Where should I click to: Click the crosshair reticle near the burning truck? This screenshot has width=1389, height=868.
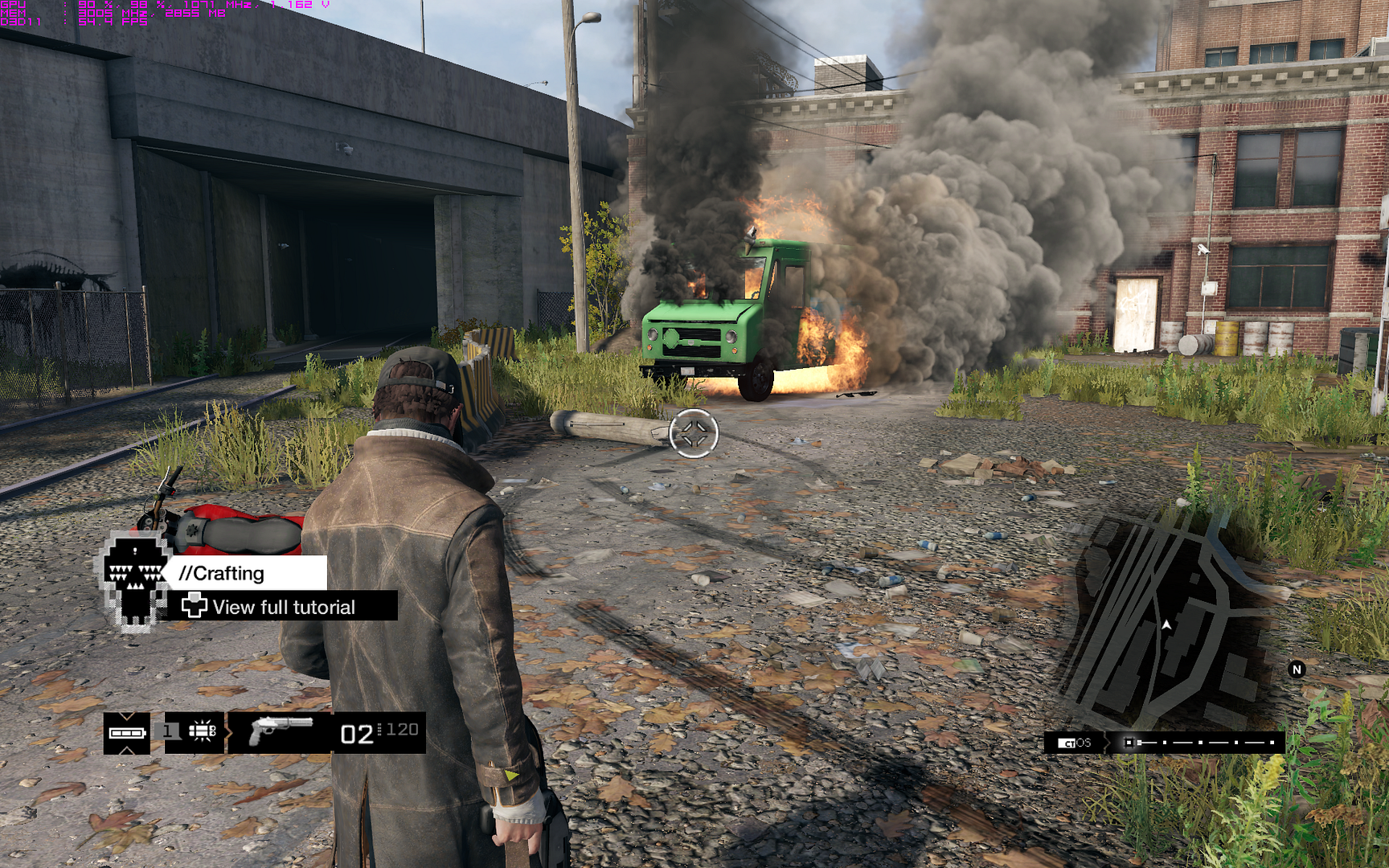(x=693, y=433)
